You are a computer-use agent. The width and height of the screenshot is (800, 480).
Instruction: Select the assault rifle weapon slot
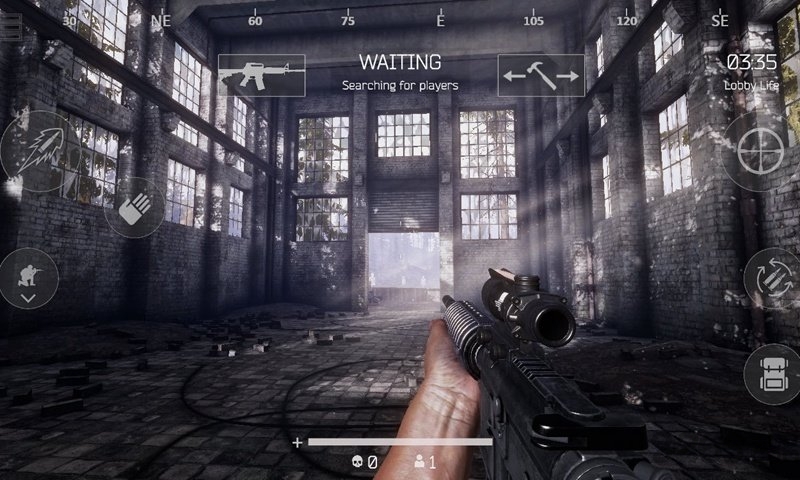(261, 75)
